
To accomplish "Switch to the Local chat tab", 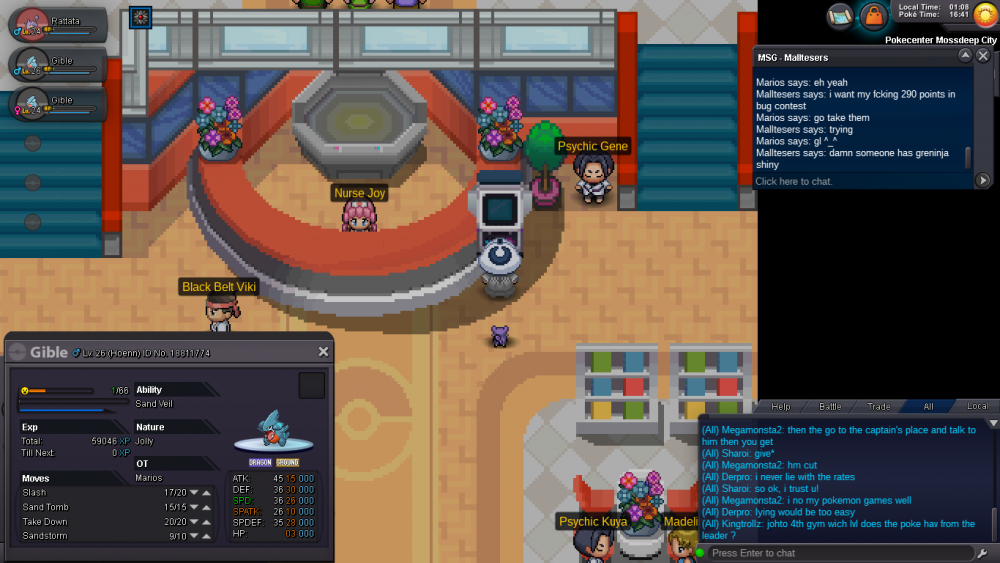I will click(977, 407).
